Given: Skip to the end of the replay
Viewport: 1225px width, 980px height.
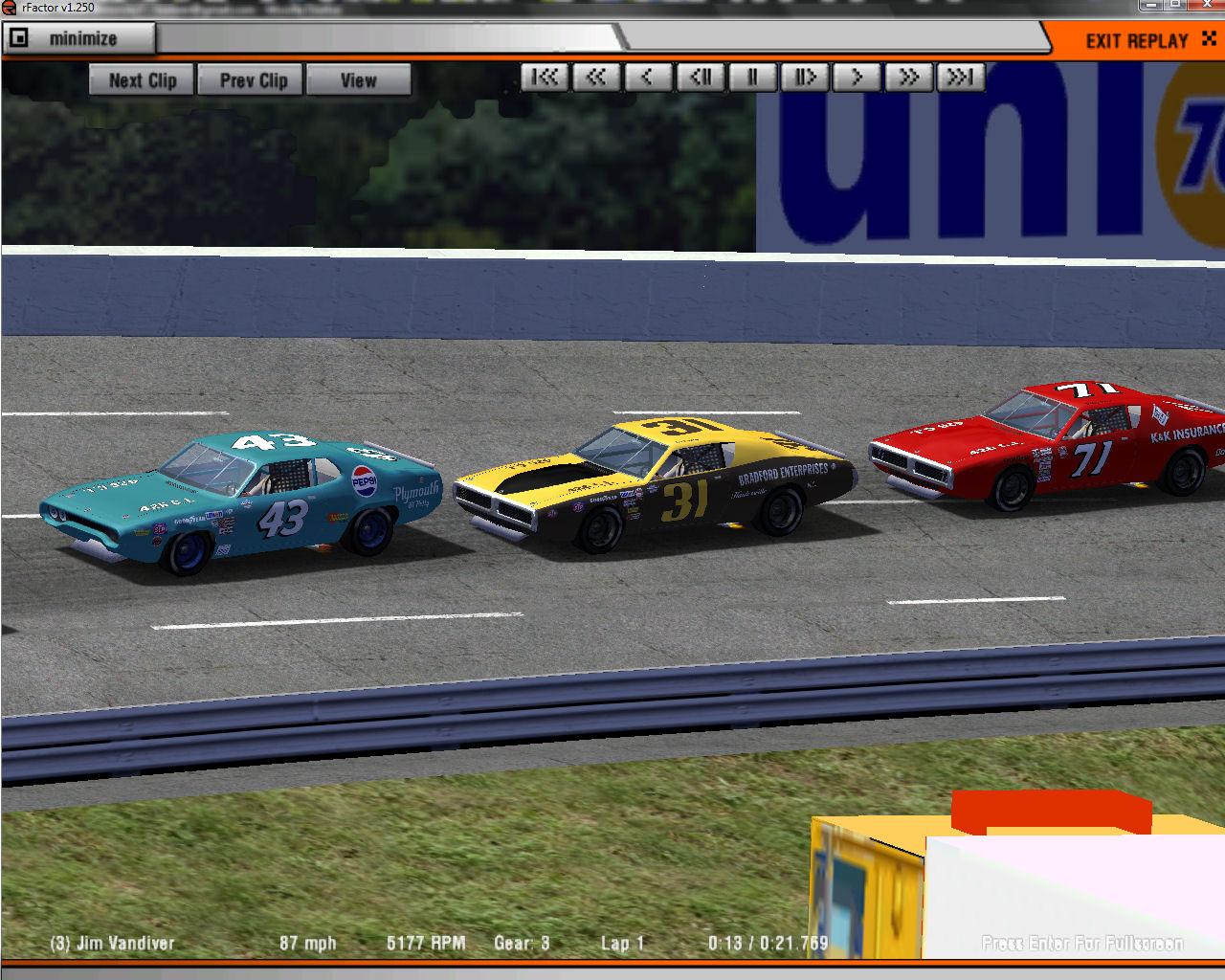Looking at the screenshot, I should click(960, 78).
